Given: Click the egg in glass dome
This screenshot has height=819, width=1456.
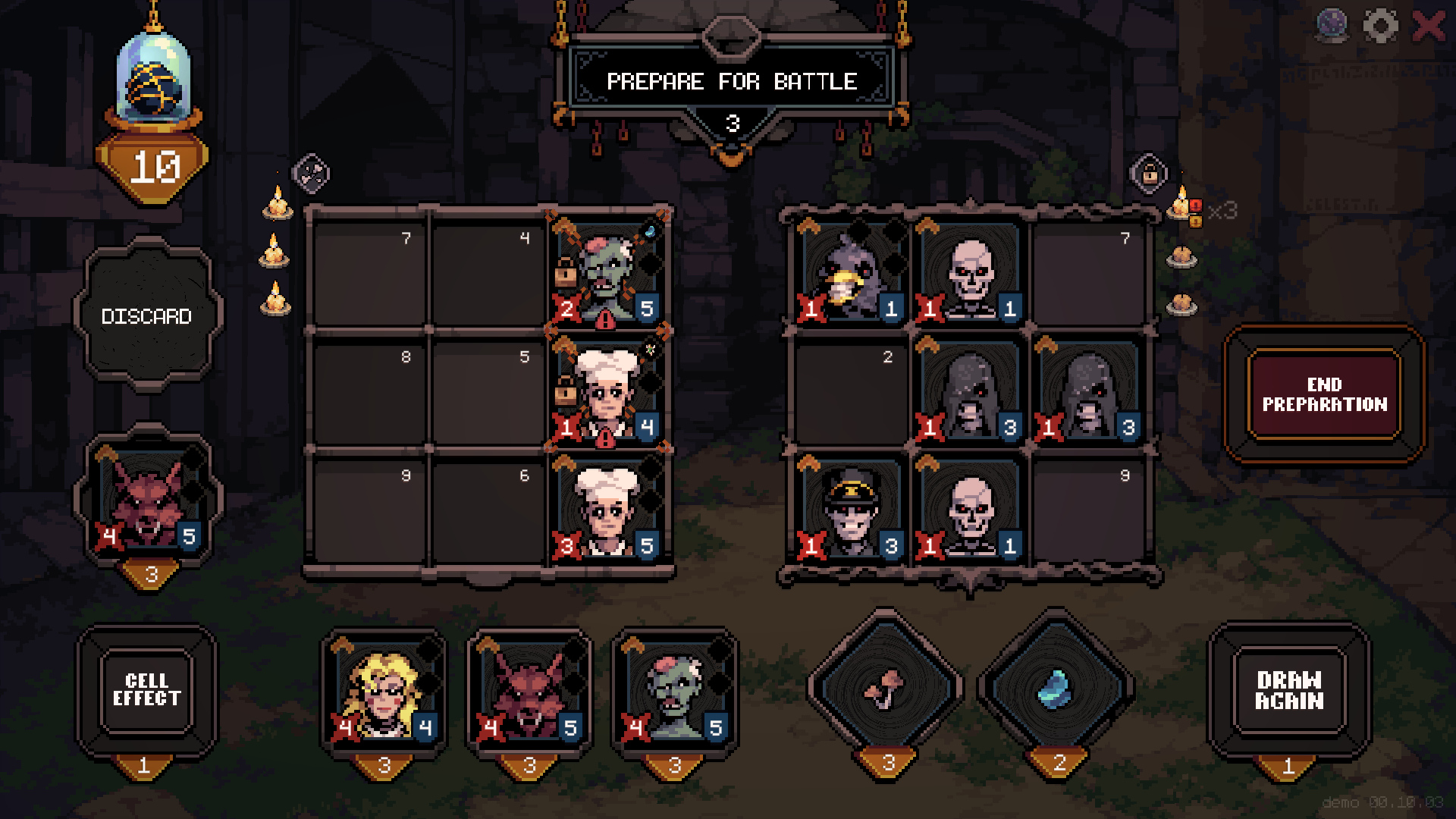Looking at the screenshot, I should click(155, 82).
